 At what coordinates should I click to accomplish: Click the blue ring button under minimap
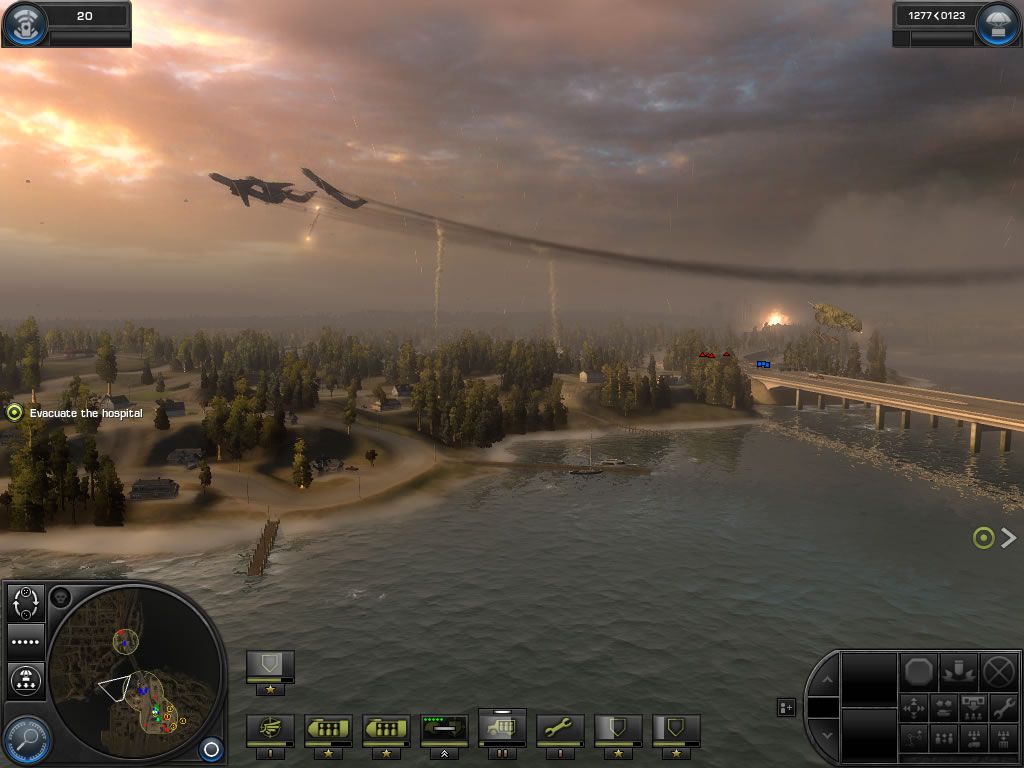[210, 747]
